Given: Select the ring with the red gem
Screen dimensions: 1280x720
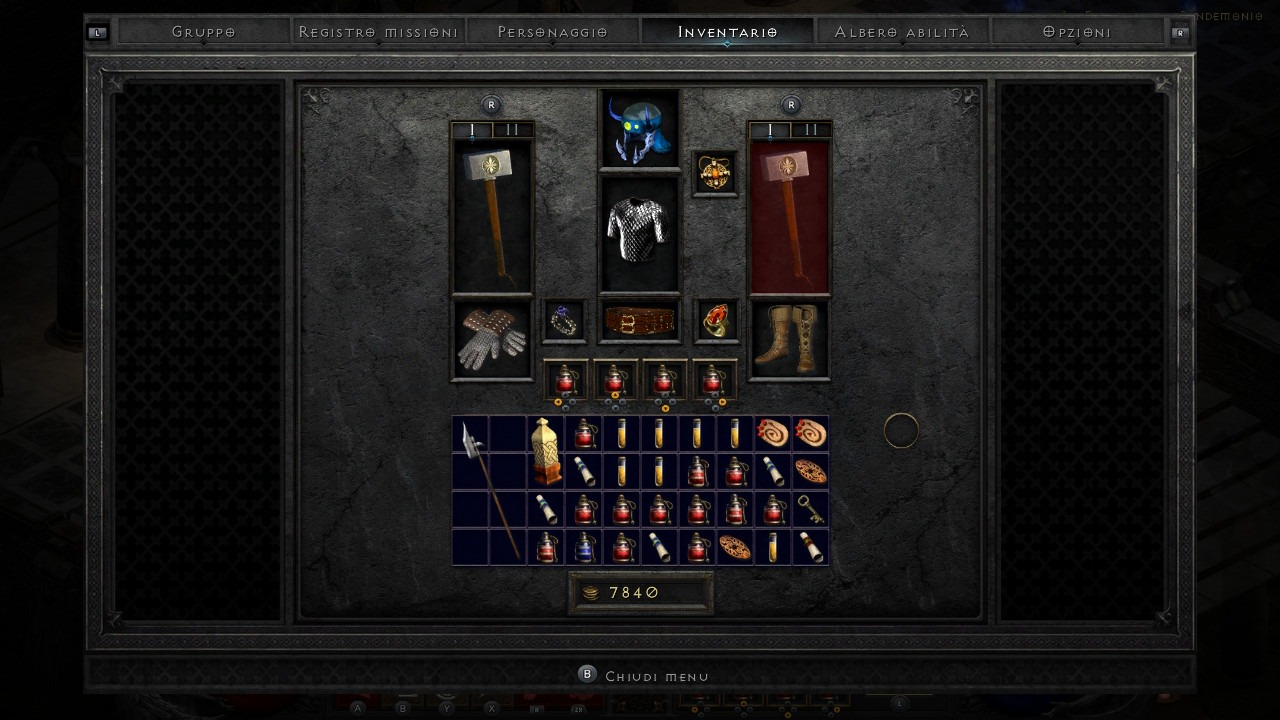Looking at the screenshot, I should (x=716, y=321).
